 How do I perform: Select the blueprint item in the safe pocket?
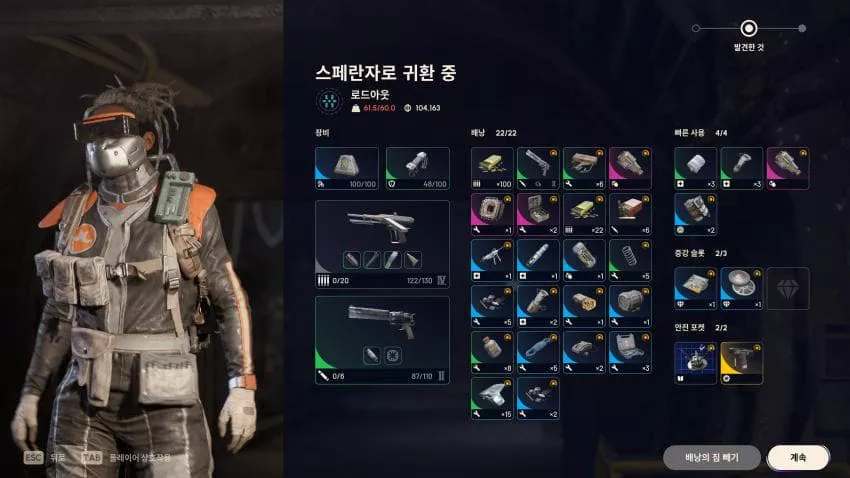point(695,363)
